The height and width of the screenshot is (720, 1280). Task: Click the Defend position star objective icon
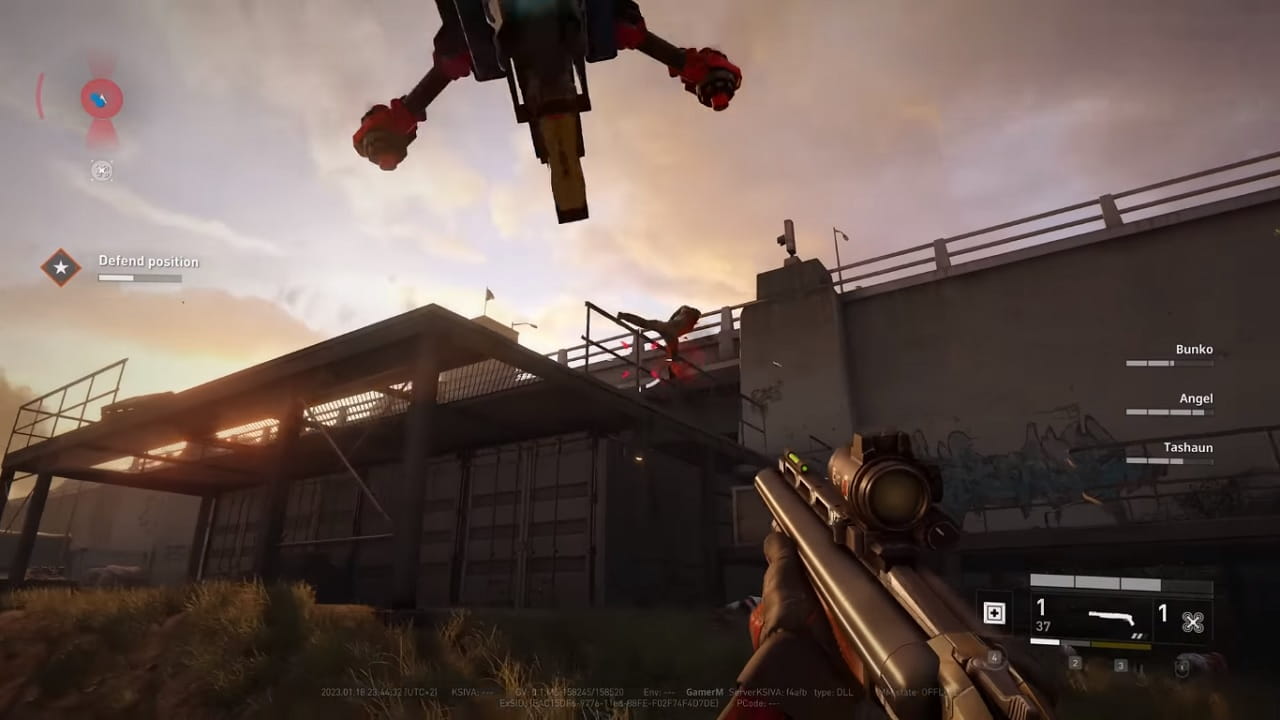pyautogui.click(x=60, y=266)
